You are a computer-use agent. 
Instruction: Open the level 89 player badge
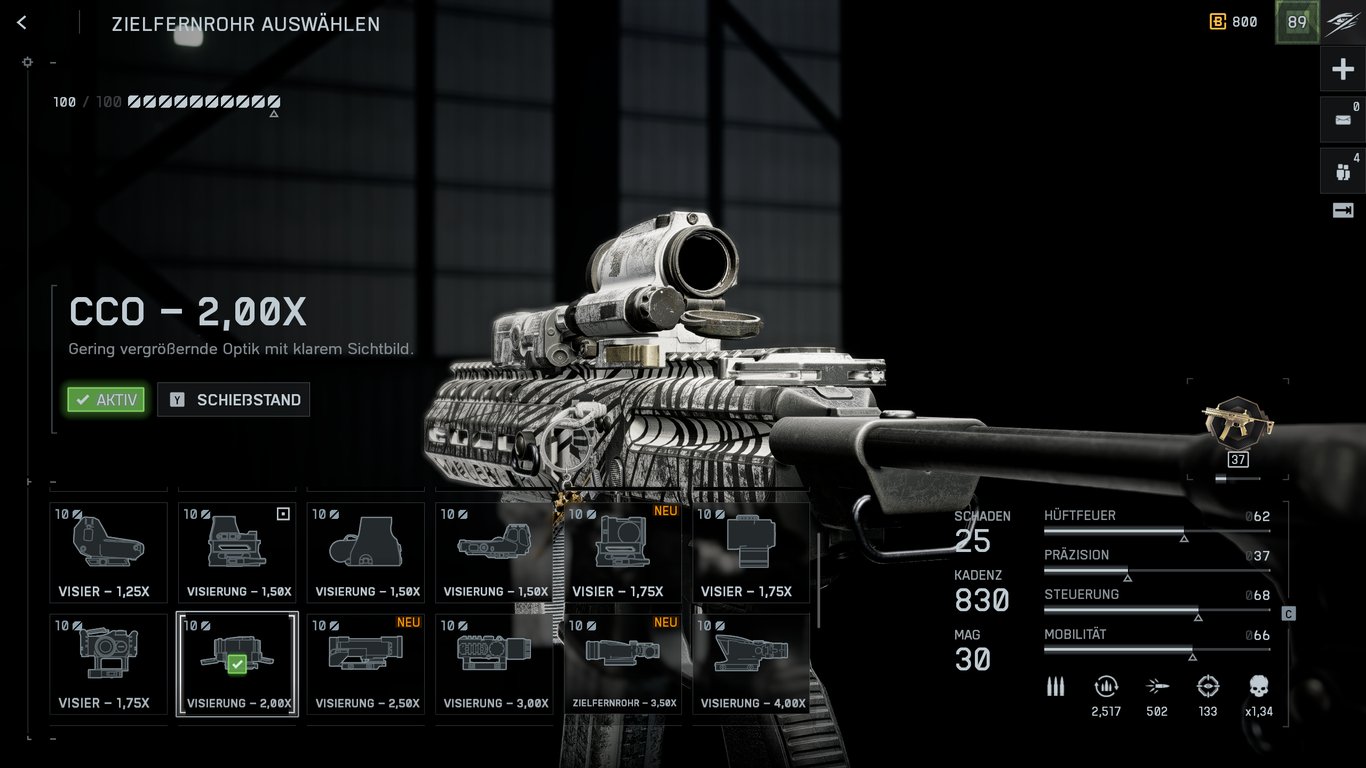click(1297, 22)
